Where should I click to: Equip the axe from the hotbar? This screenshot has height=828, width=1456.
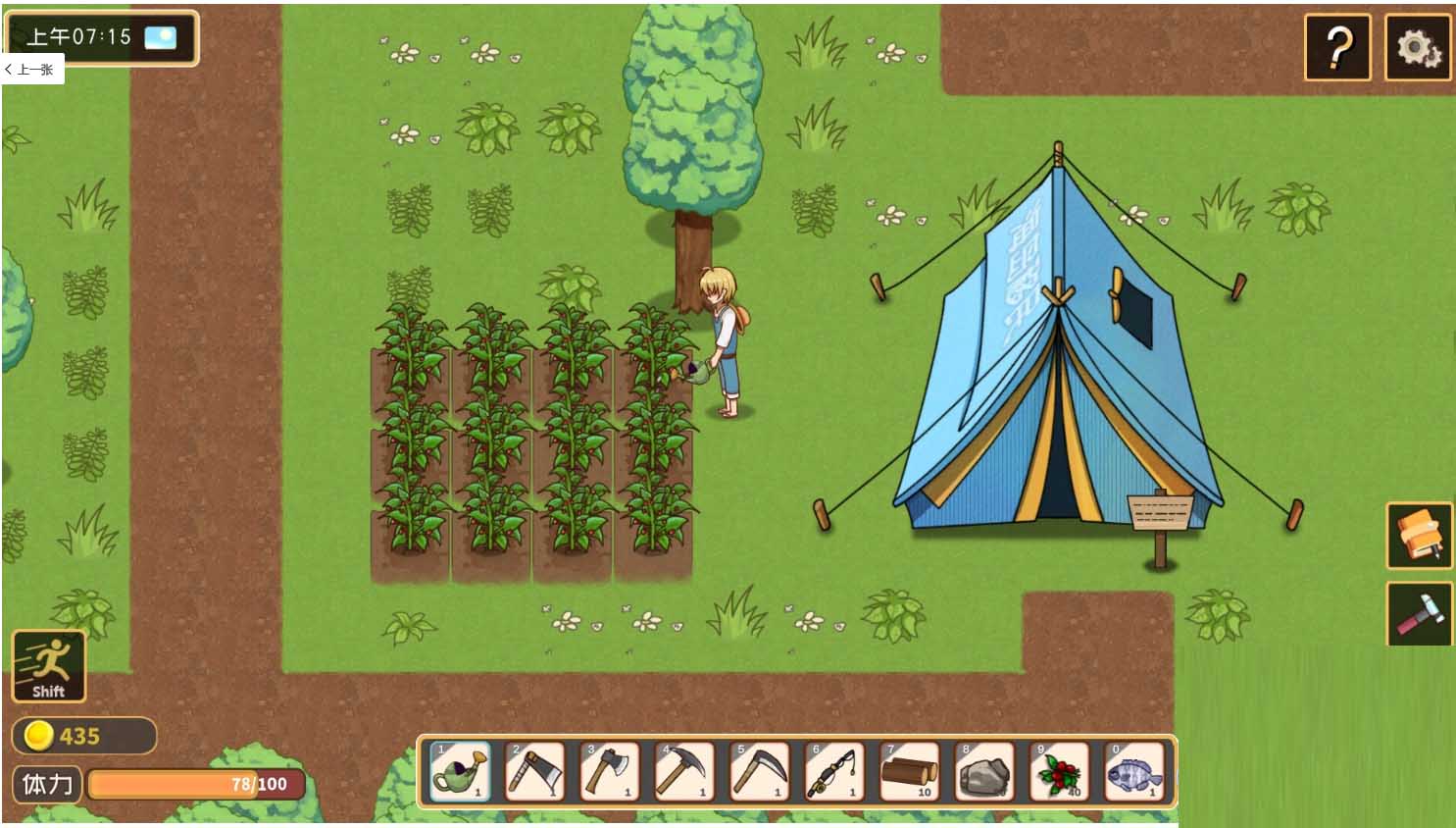pos(610,772)
